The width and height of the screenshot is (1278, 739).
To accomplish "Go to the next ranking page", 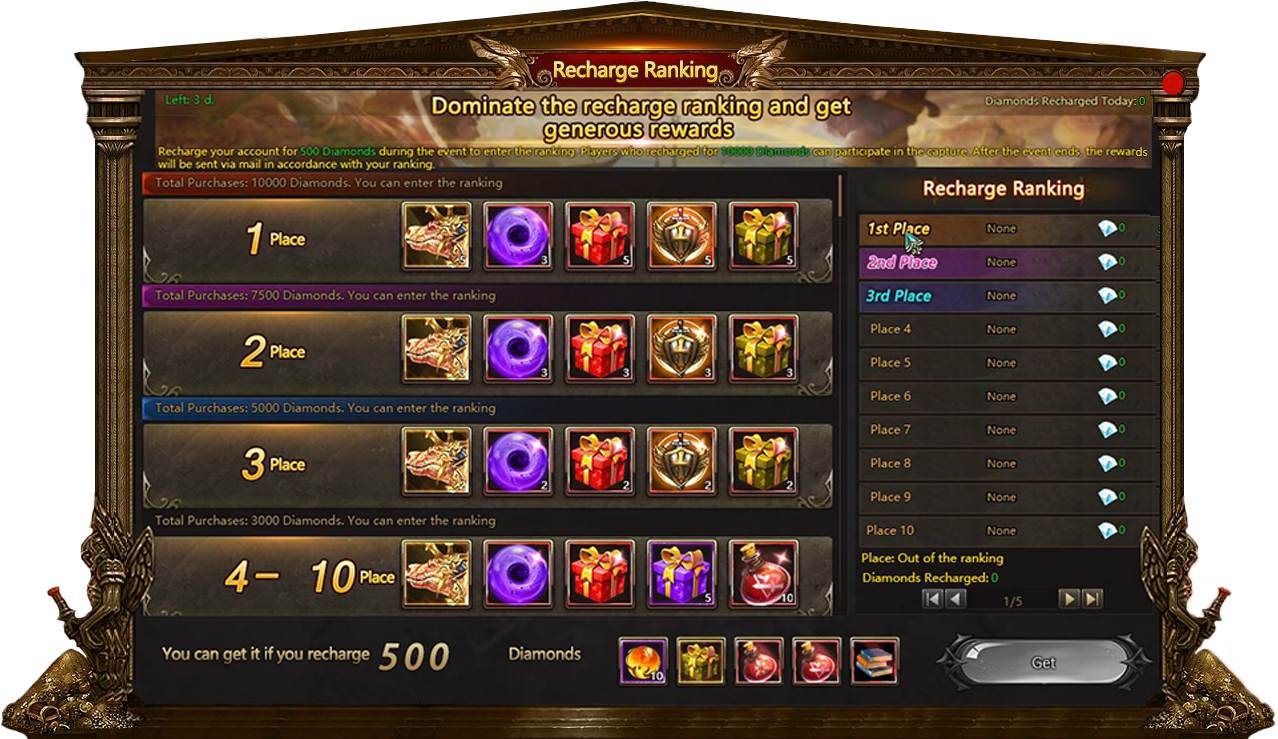I will coord(1070,599).
